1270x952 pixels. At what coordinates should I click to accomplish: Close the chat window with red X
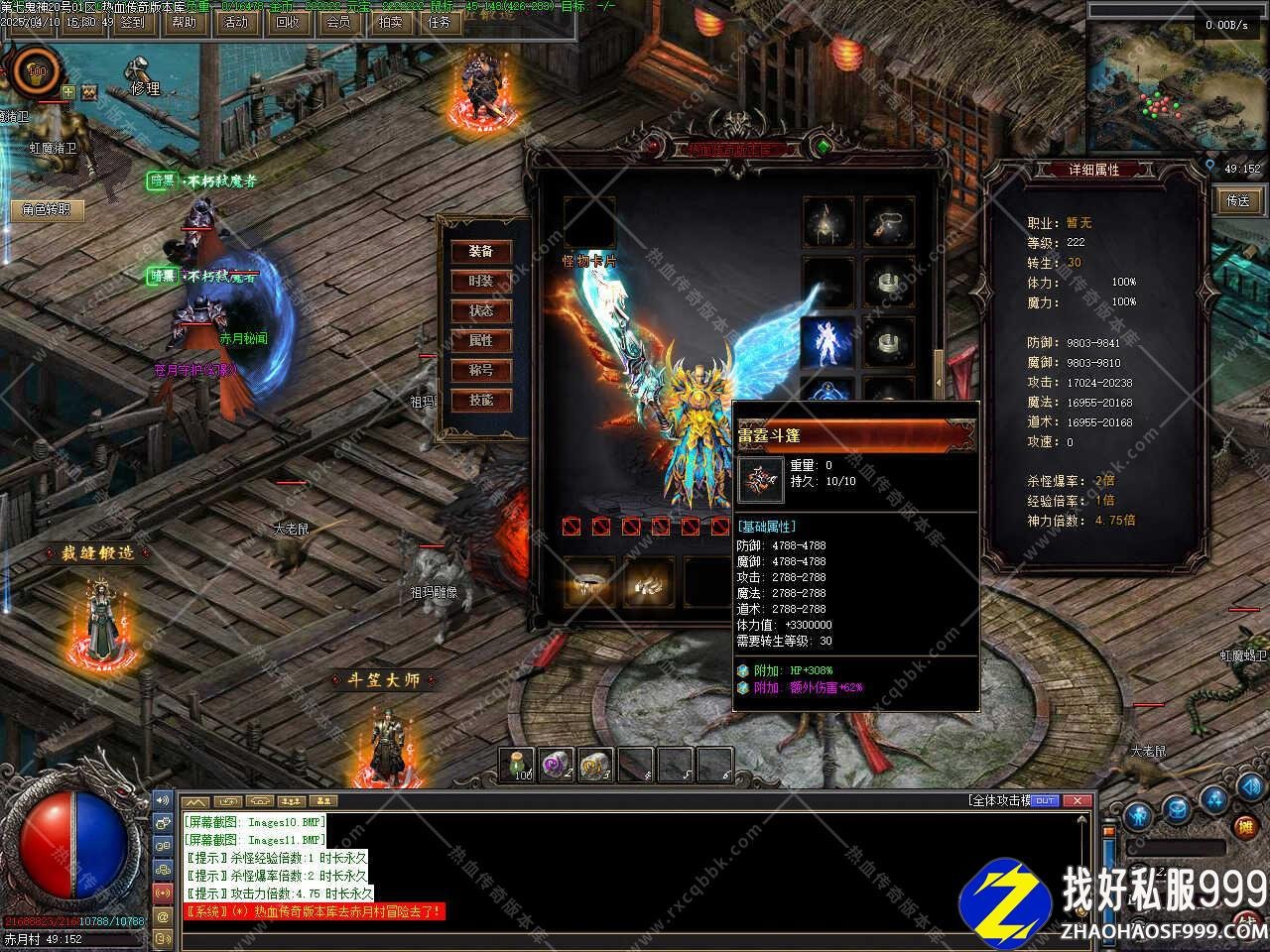click(x=1078, y=800)
